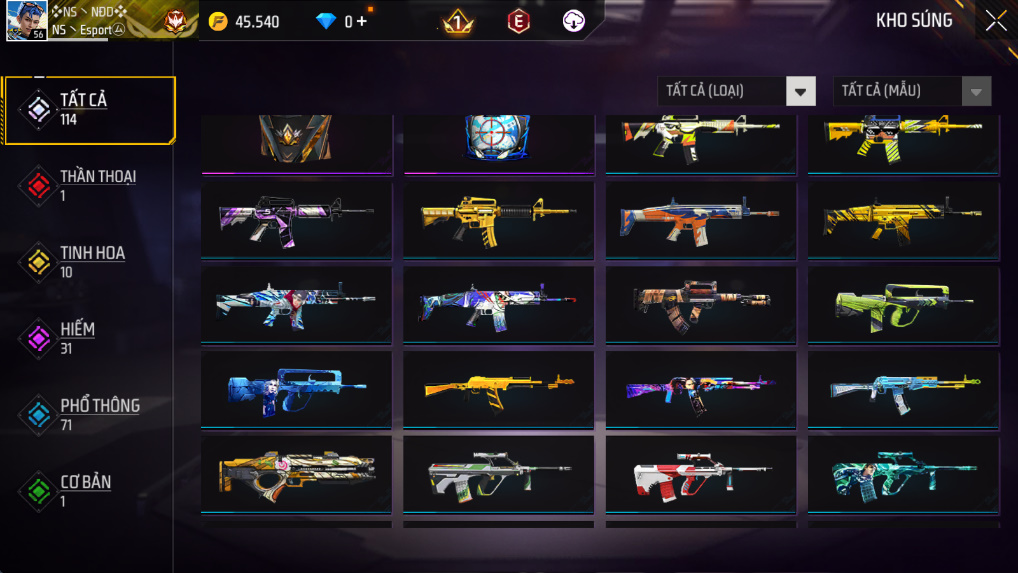
Task: Click the player avatar portrait
Action: click(x=27, y=20)
